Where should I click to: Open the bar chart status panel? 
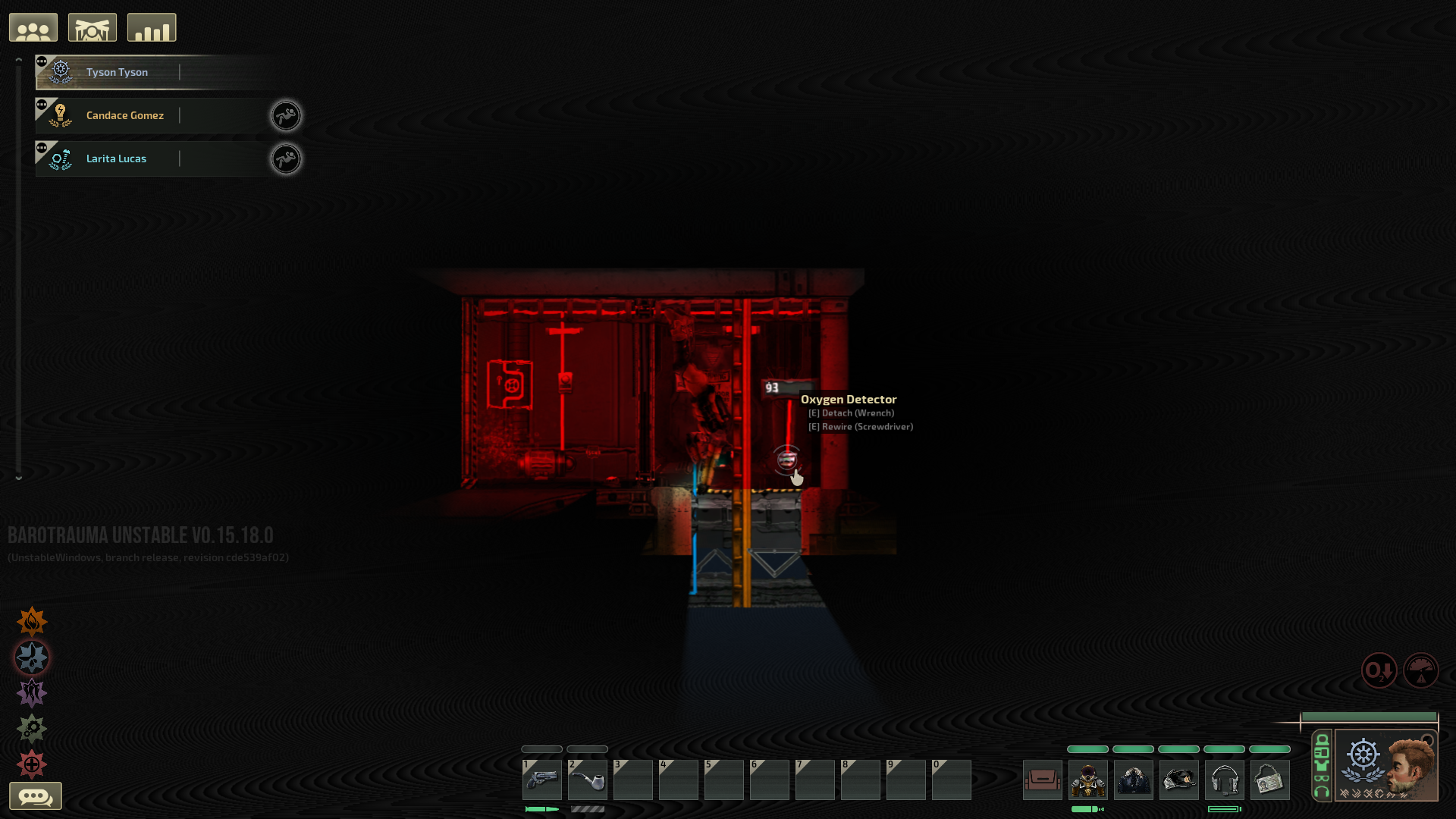tap(151, 27)
